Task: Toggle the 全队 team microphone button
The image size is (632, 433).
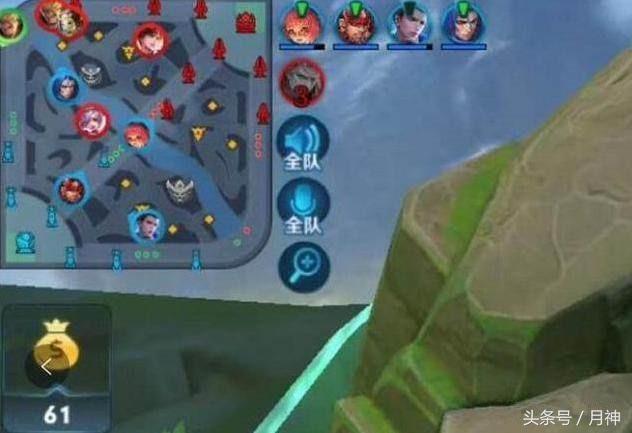Action: (302, 205)
